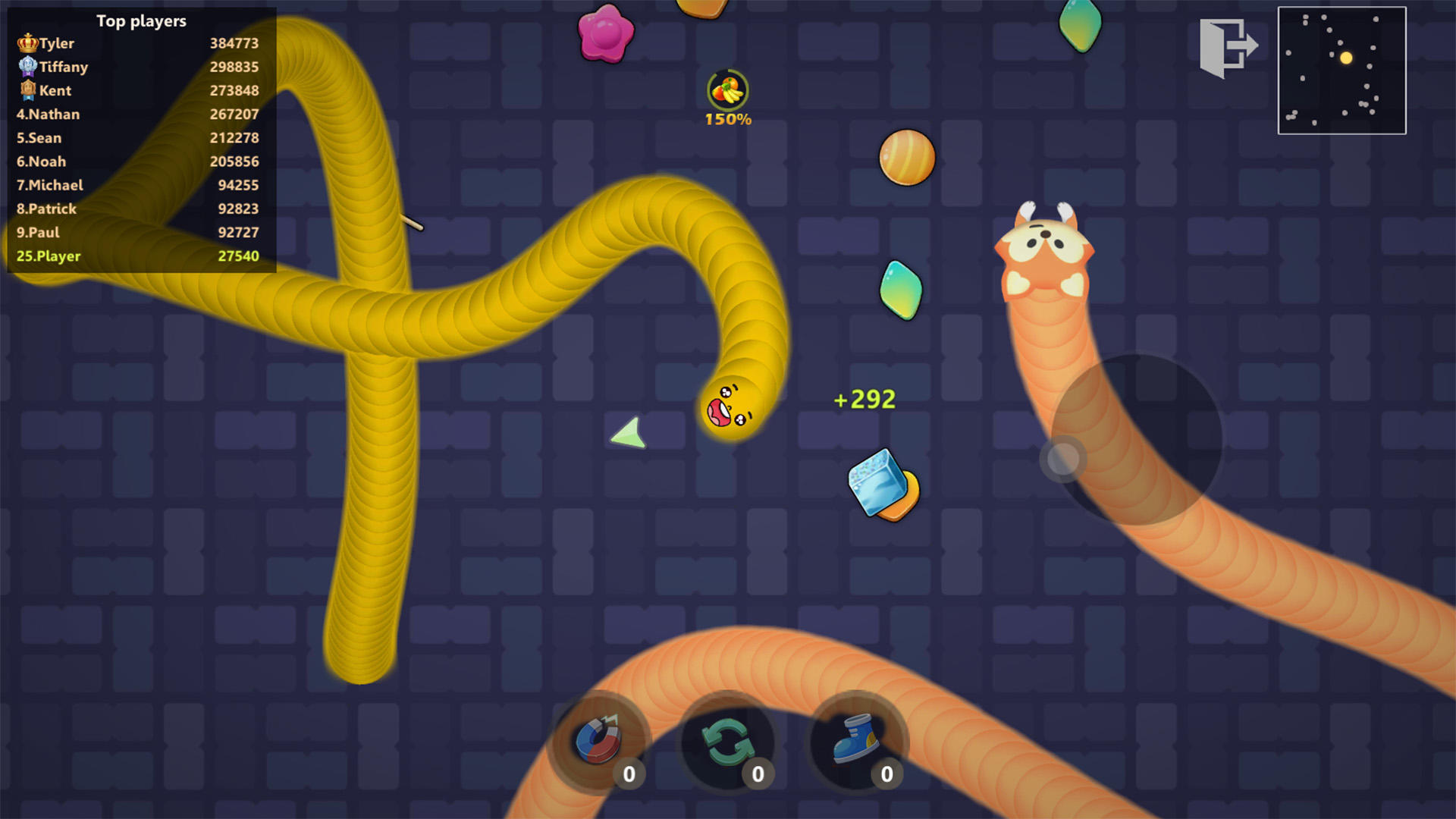
Task: Click the +292 score popup
Action: click(864, 399)
